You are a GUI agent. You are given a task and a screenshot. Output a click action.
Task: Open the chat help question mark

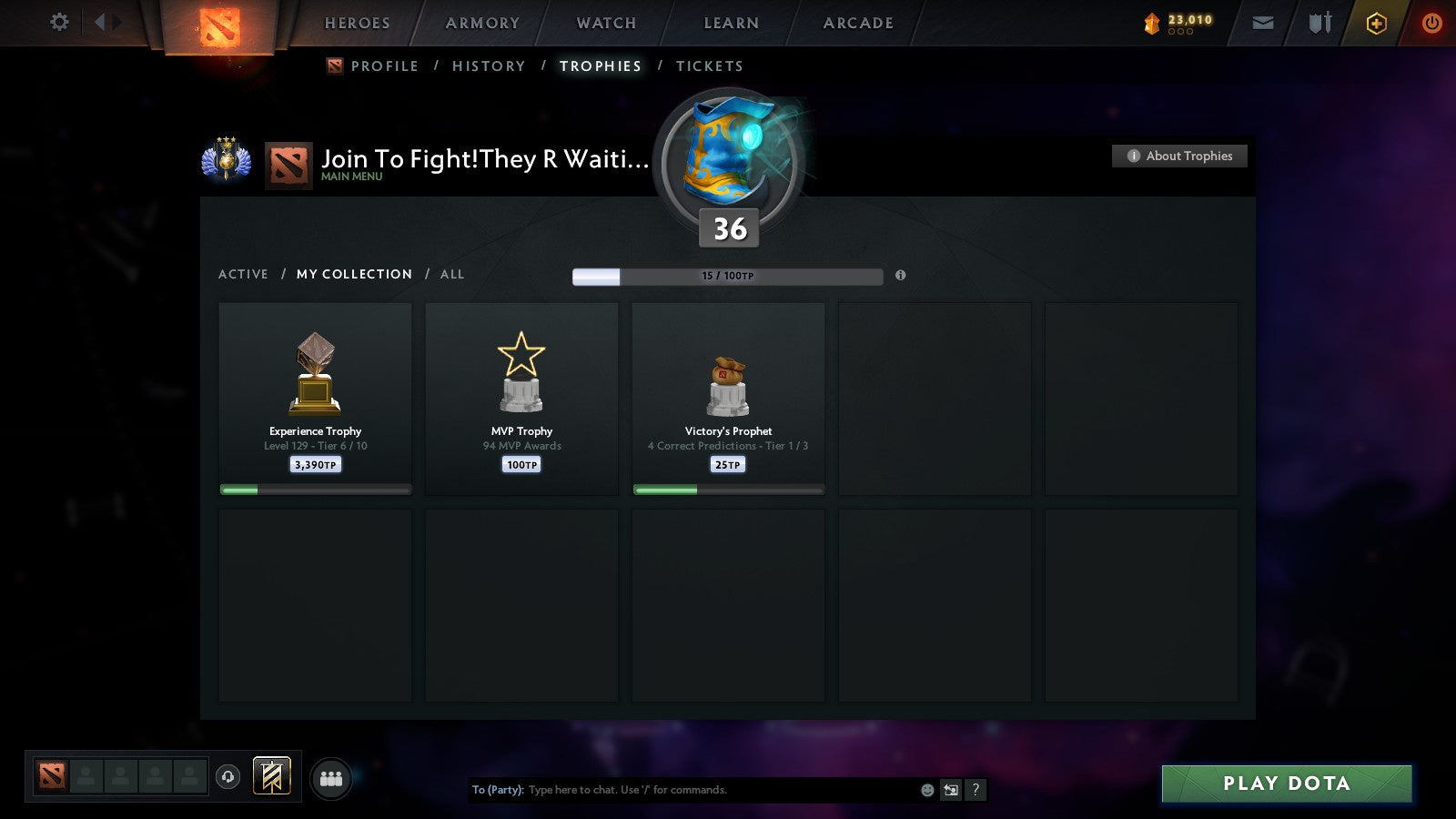pos(976,790)
